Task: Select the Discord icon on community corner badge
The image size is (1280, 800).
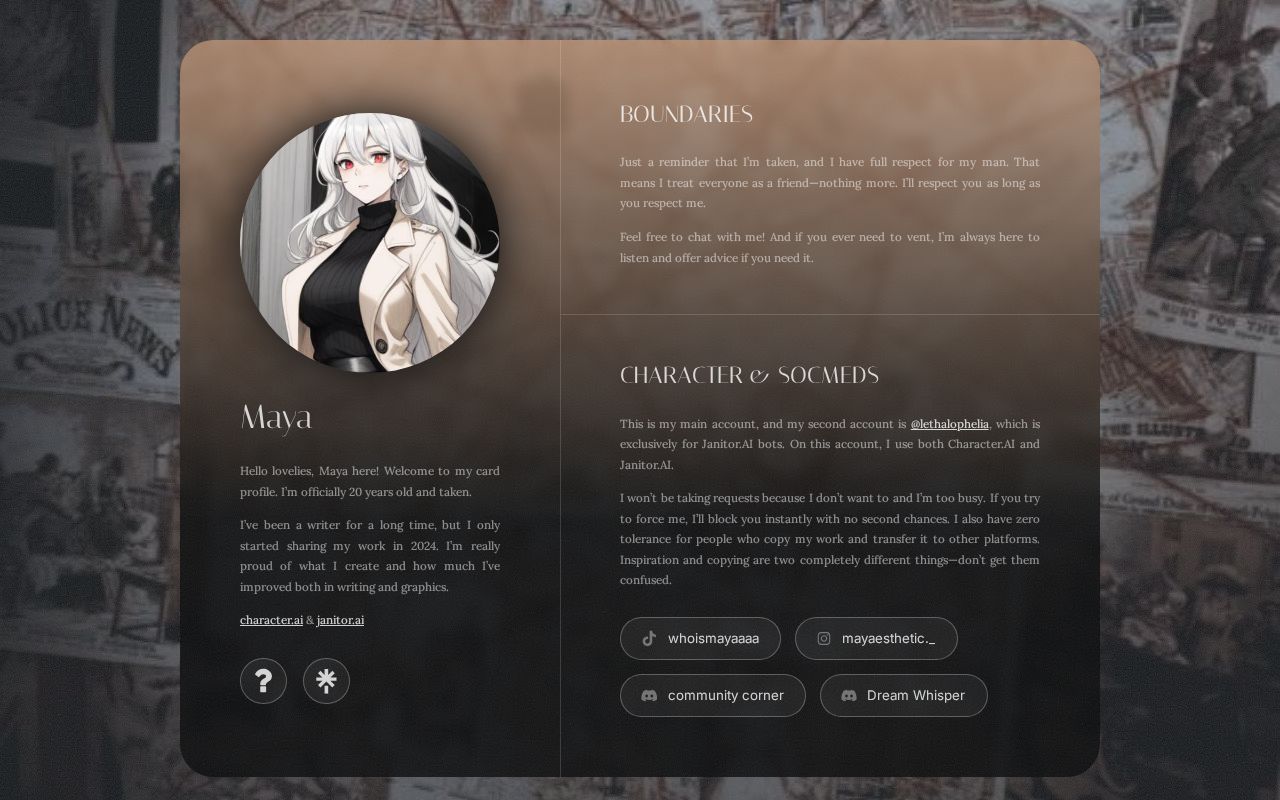Action: tap(648, 695)
